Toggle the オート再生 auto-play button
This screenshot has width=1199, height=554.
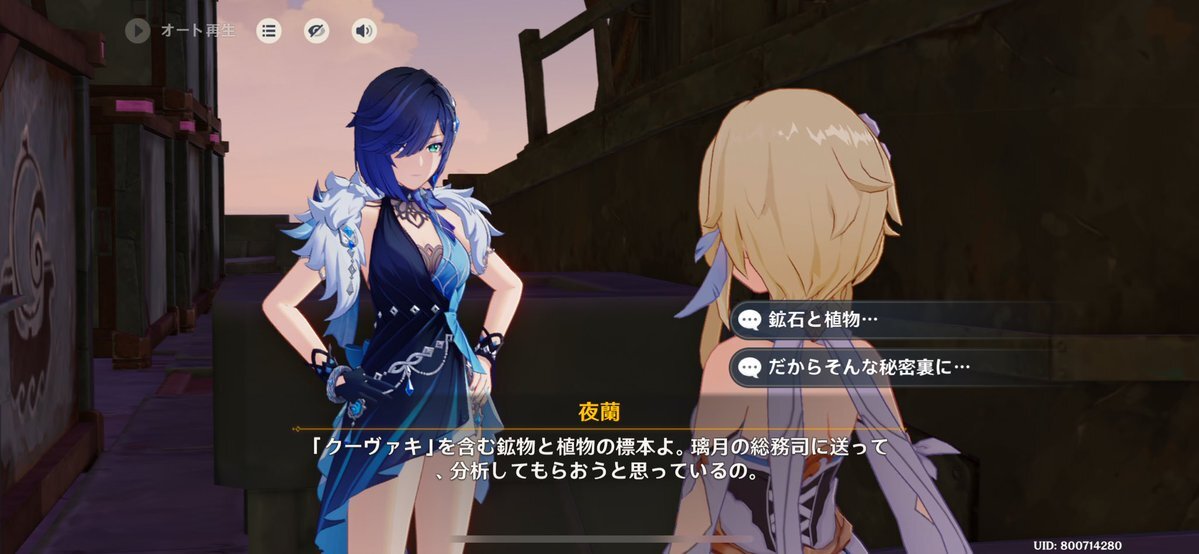click(137, 31)
